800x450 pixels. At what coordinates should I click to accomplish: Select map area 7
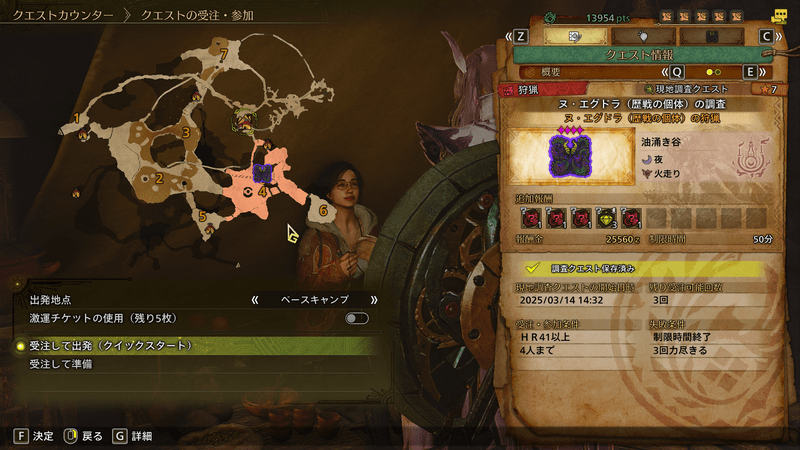coord(225,53)
